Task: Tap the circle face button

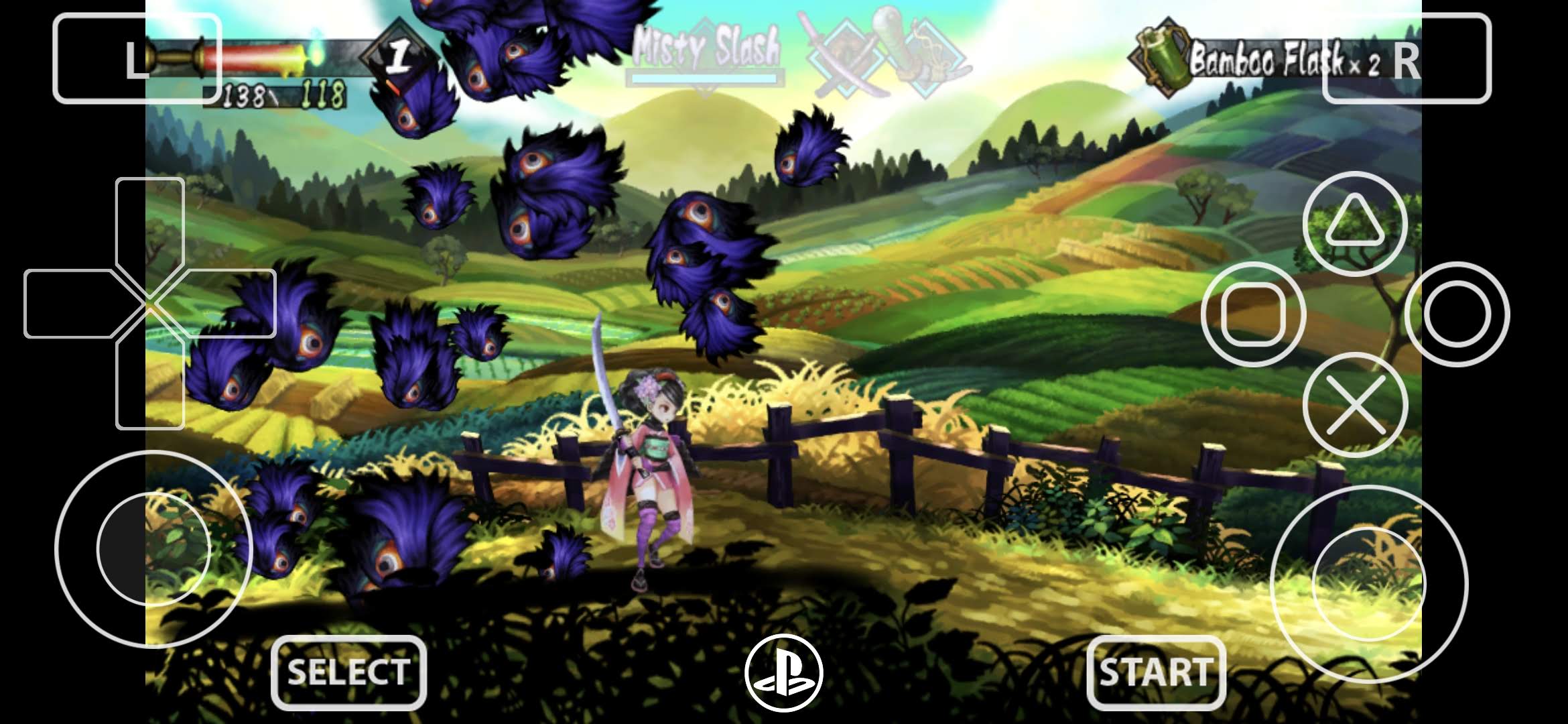Action: [1457, 314]
